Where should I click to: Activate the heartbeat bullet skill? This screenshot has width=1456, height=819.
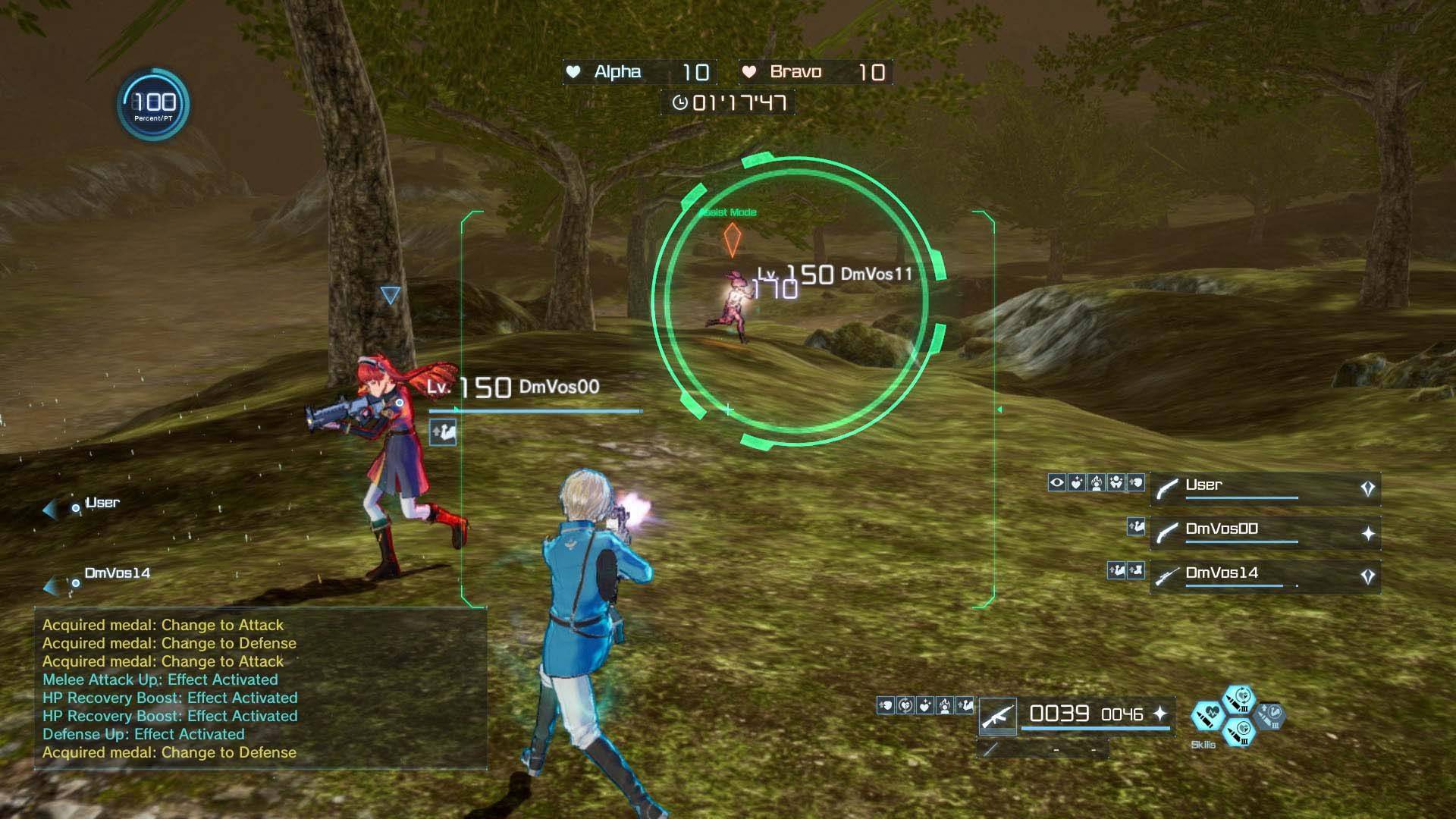coord(1207,716)
